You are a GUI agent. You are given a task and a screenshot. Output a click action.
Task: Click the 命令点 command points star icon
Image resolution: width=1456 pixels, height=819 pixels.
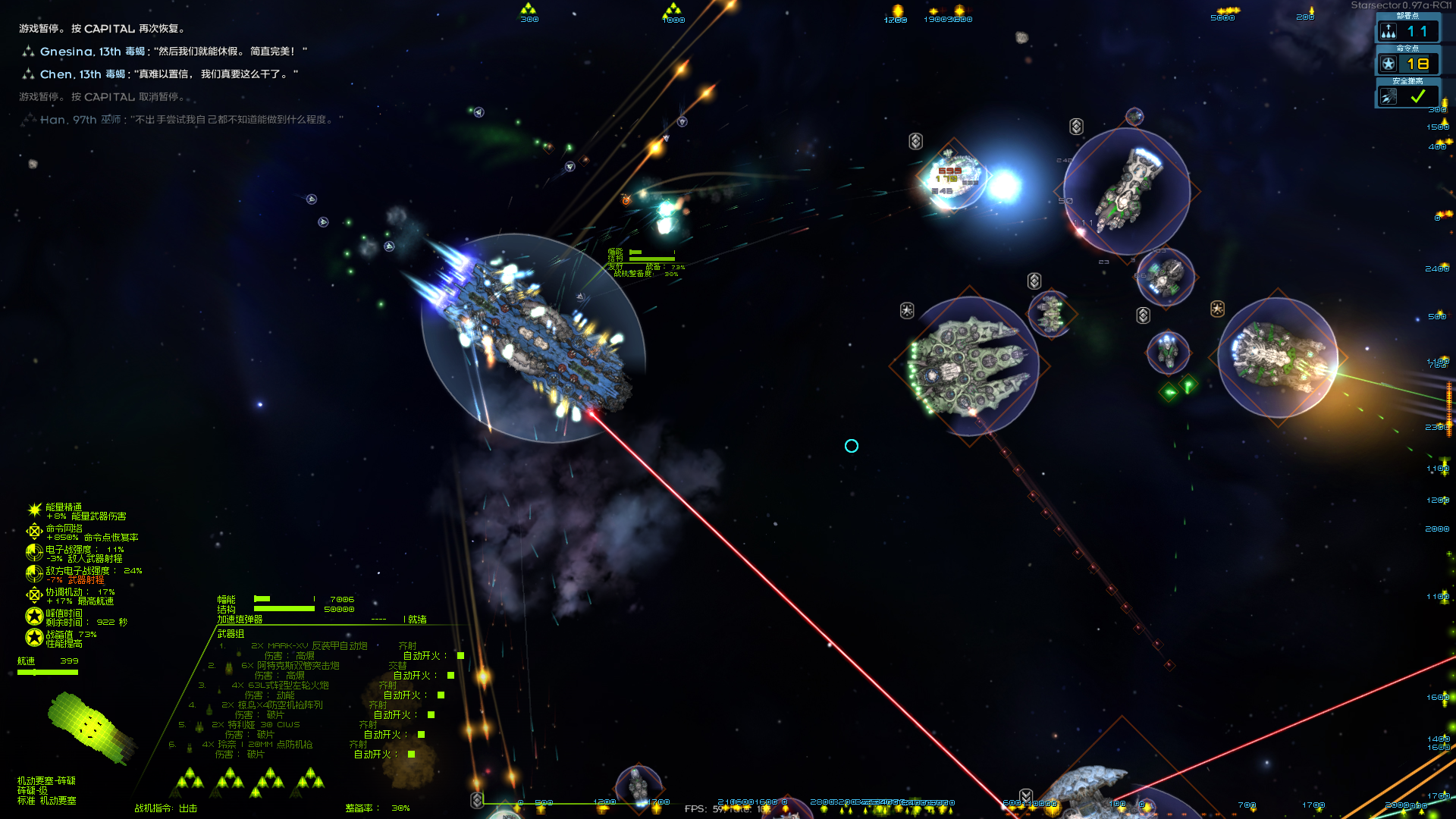tap(1389, 64)
